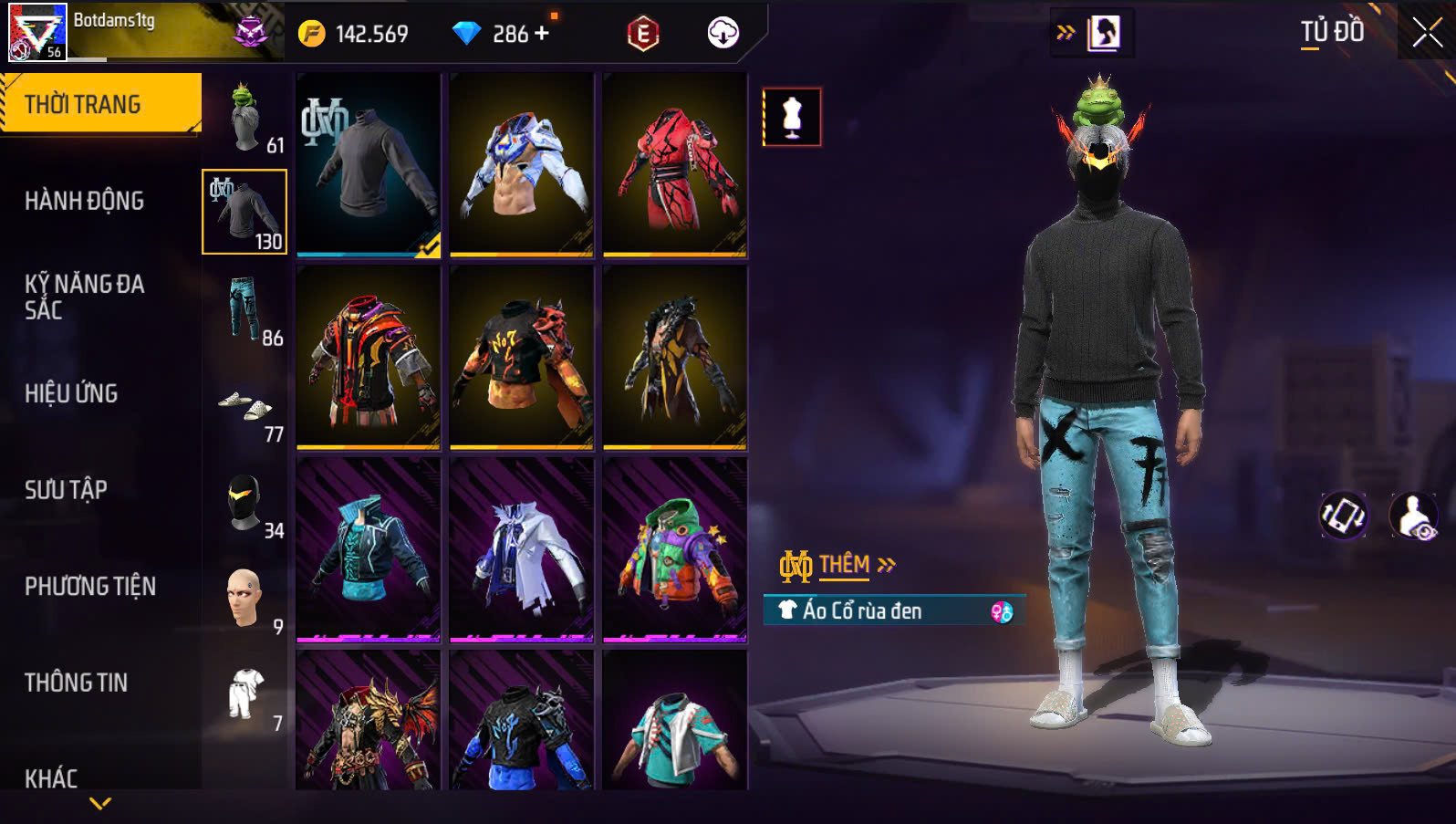Add diamonds with the plus button
Image resolution: width=1456 pixels, height=824 pixels.
click(542, 34)
